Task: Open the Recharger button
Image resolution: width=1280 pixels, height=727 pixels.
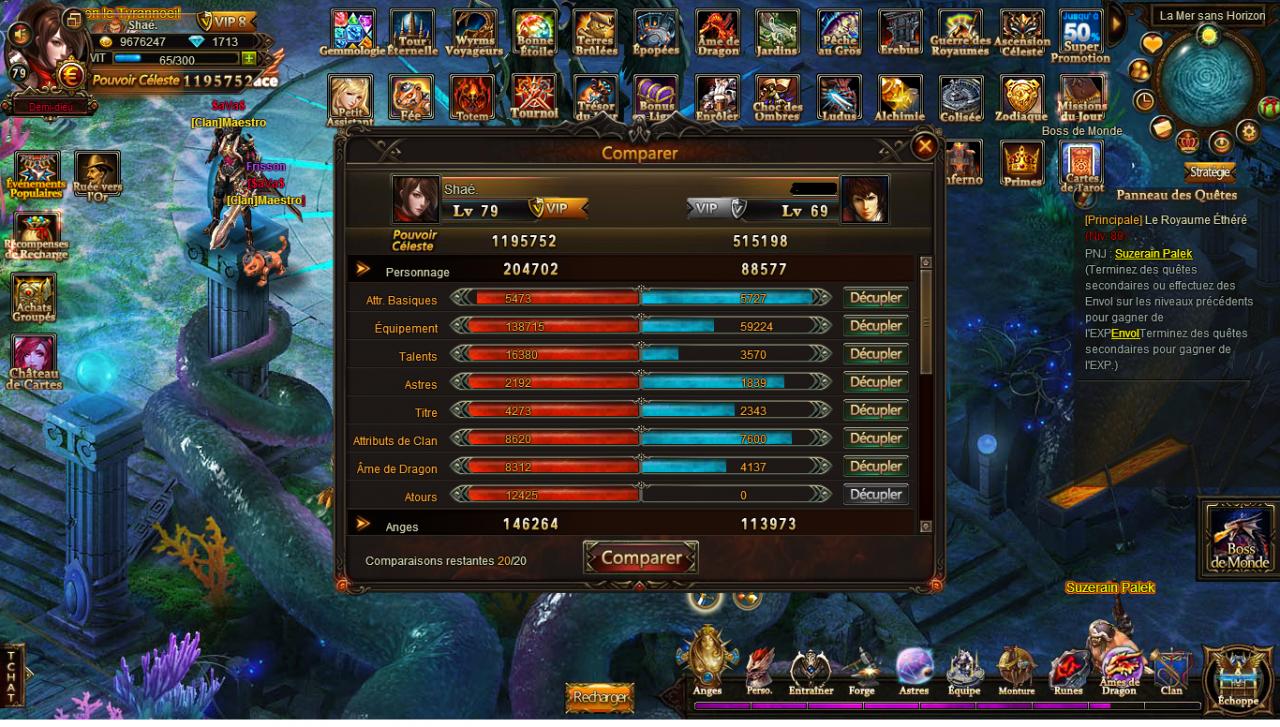Action: tap(602, 696)
